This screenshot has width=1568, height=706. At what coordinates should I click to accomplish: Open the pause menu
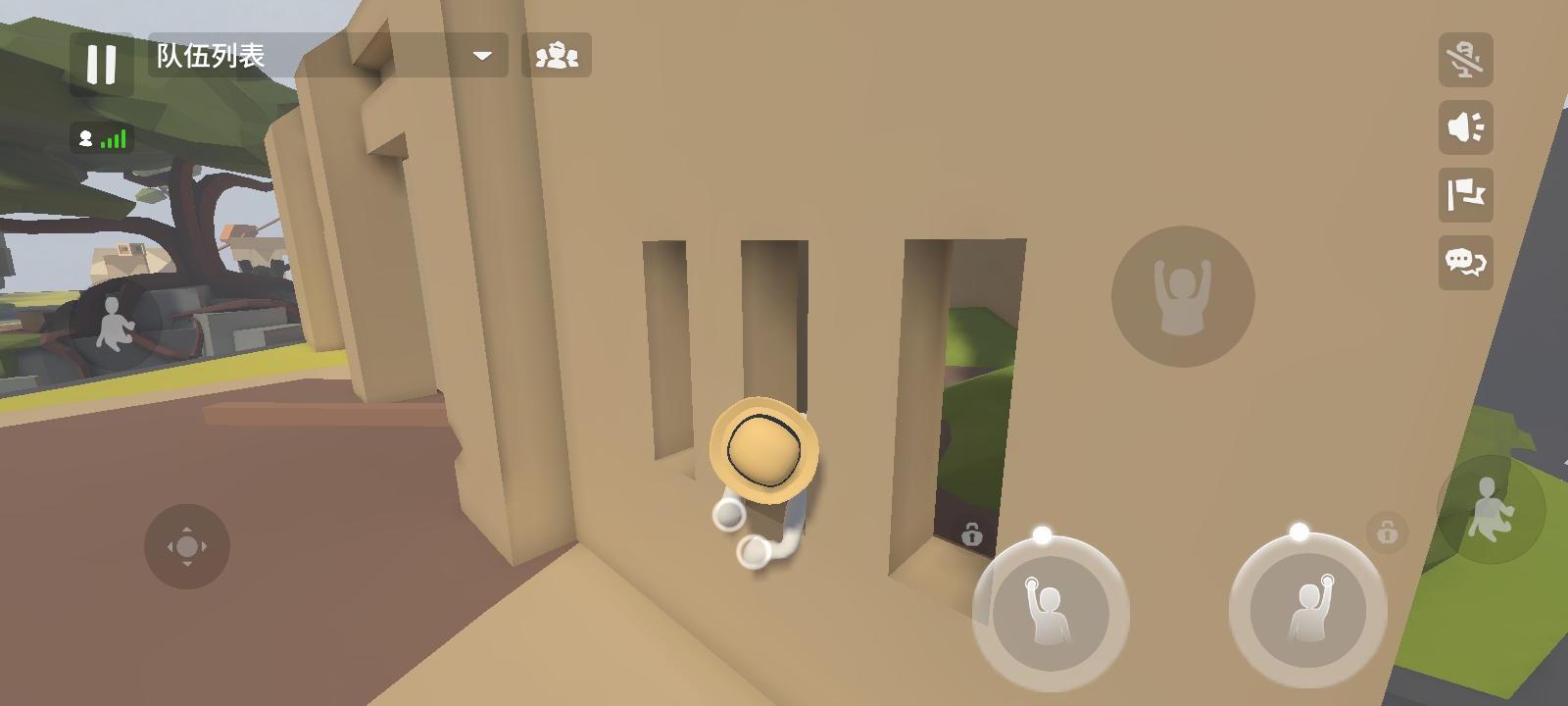click(x=102, y=63)
